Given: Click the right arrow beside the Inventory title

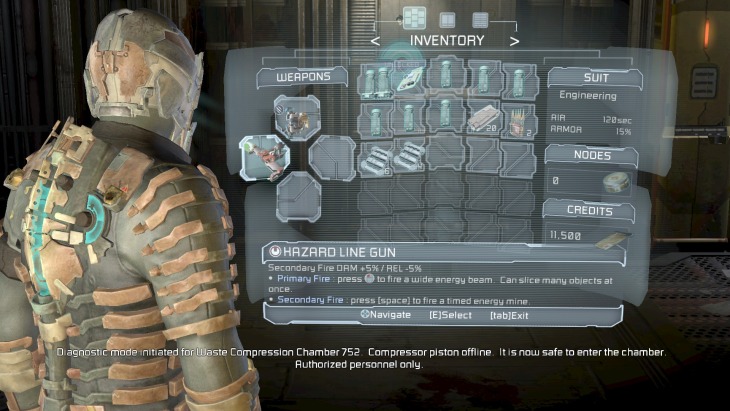Looking at the screenshot, I should [514, 42].
